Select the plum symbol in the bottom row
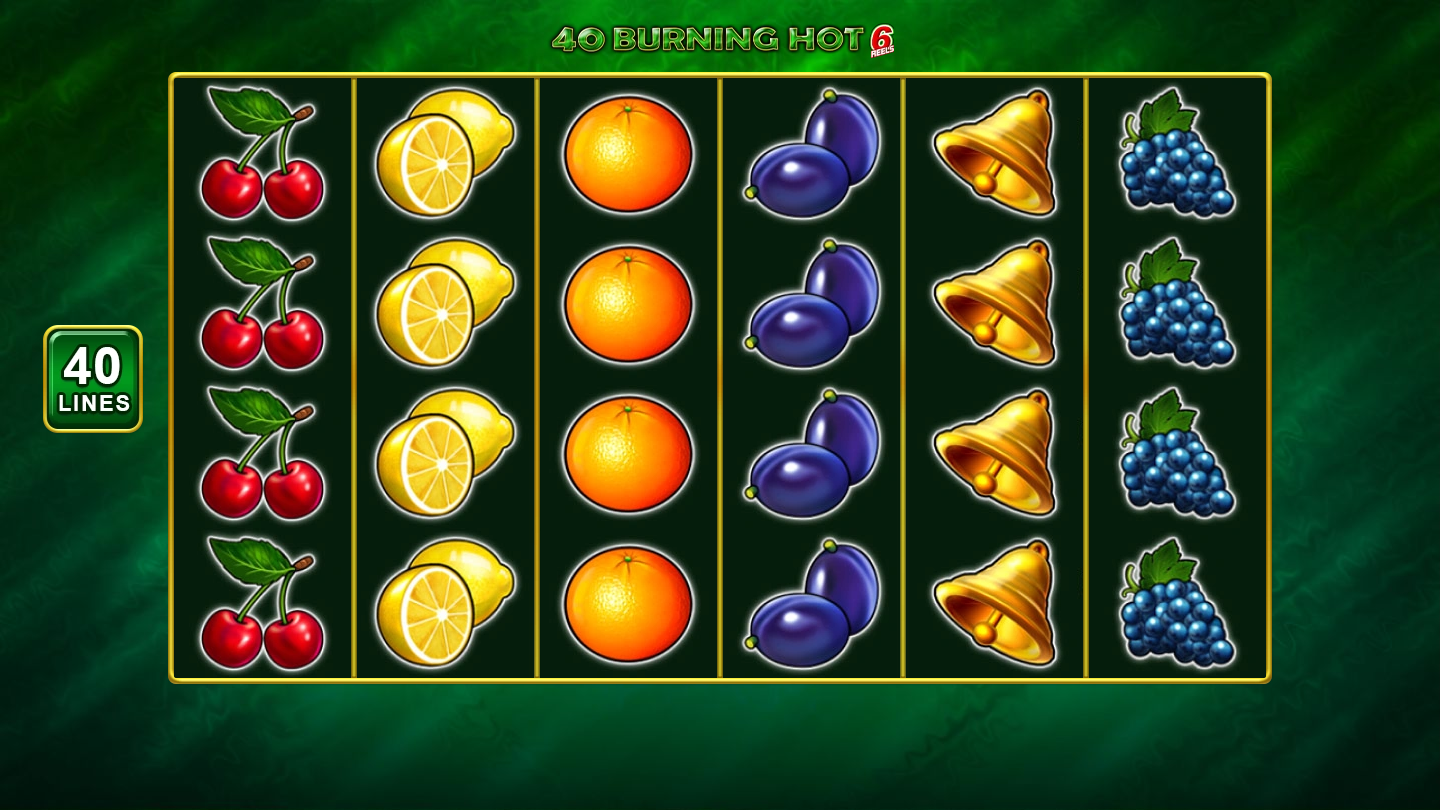1440x810 pixels. click(810, 600)
